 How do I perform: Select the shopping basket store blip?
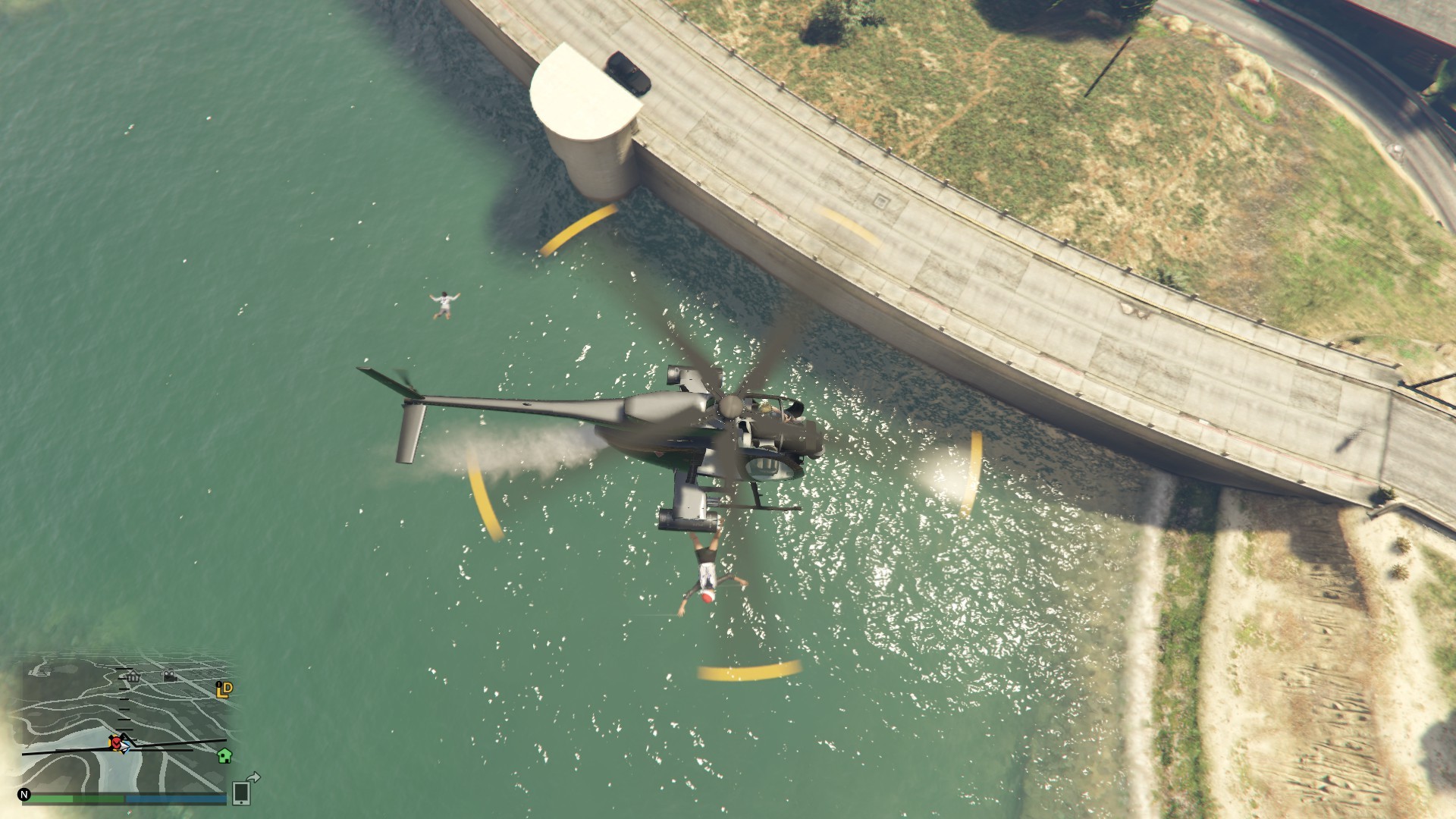[133, 677]
